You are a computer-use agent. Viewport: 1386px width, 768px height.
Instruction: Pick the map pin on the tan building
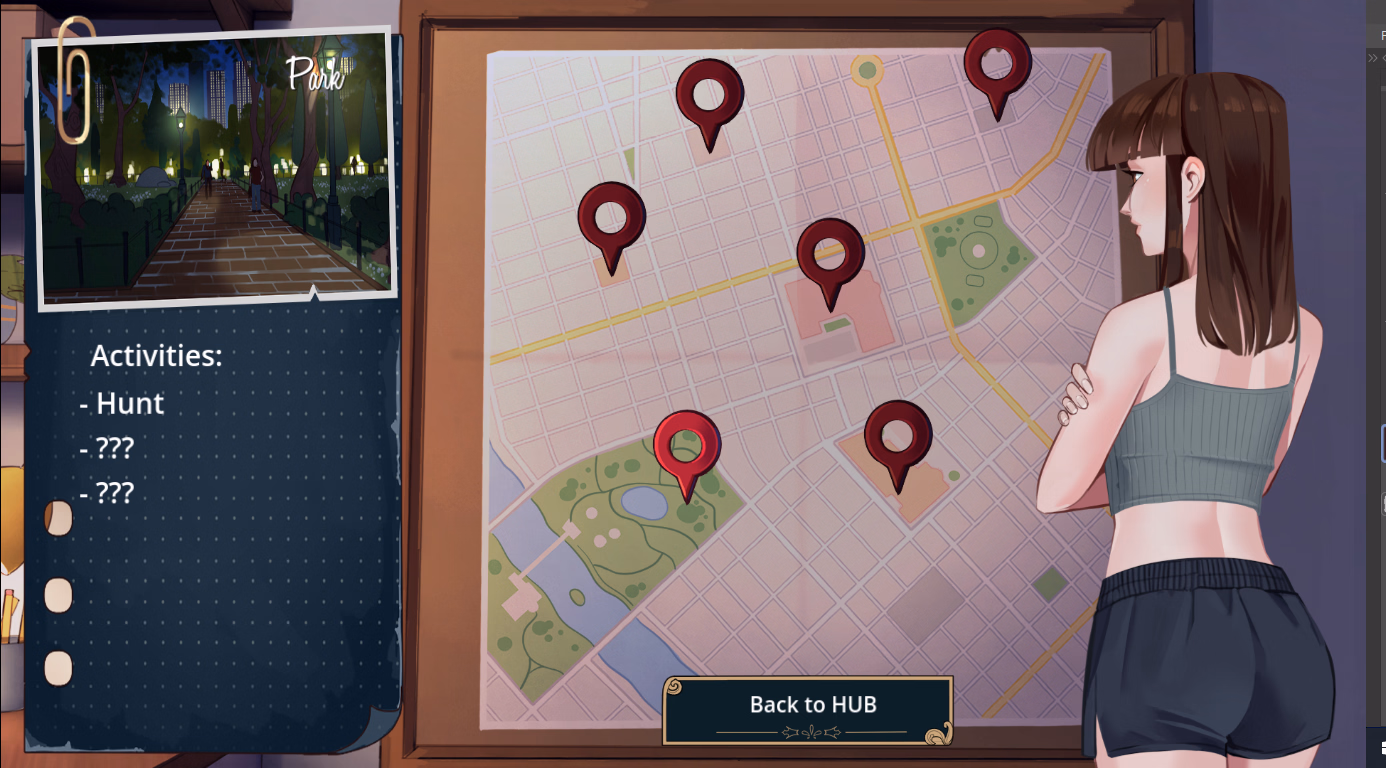pos(897,437)
